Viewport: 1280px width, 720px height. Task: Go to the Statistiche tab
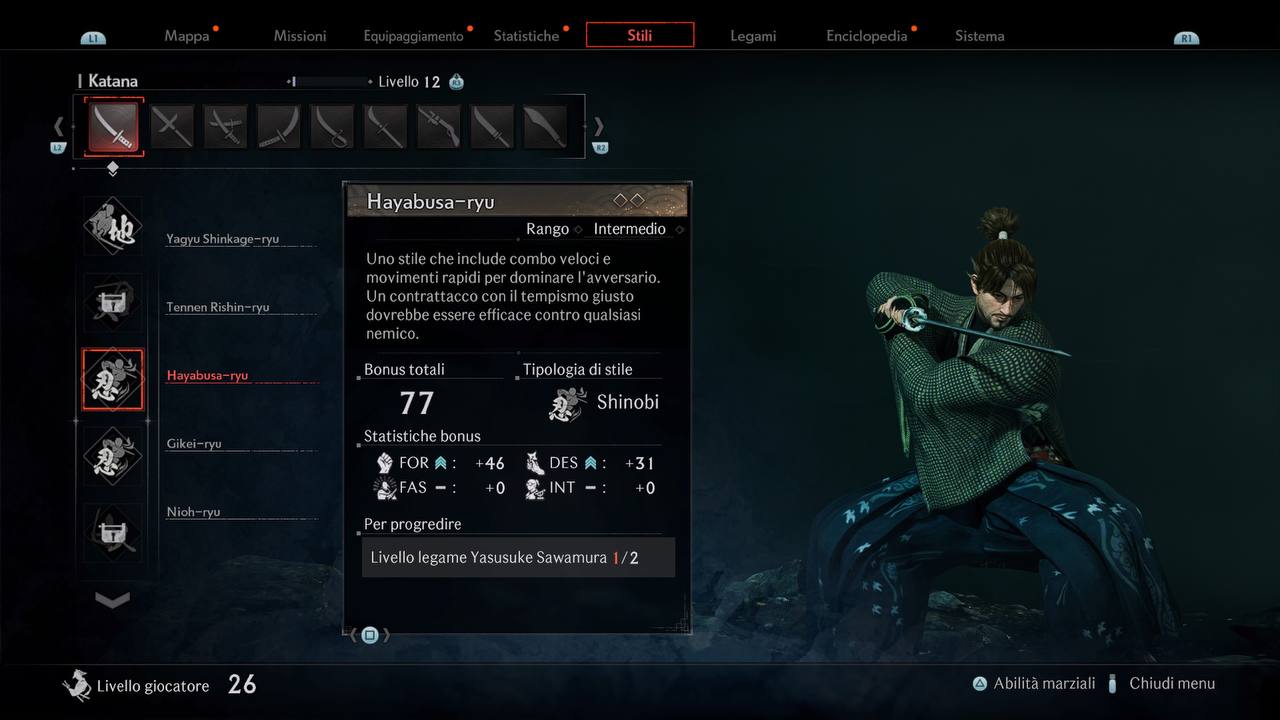point(526,36)
